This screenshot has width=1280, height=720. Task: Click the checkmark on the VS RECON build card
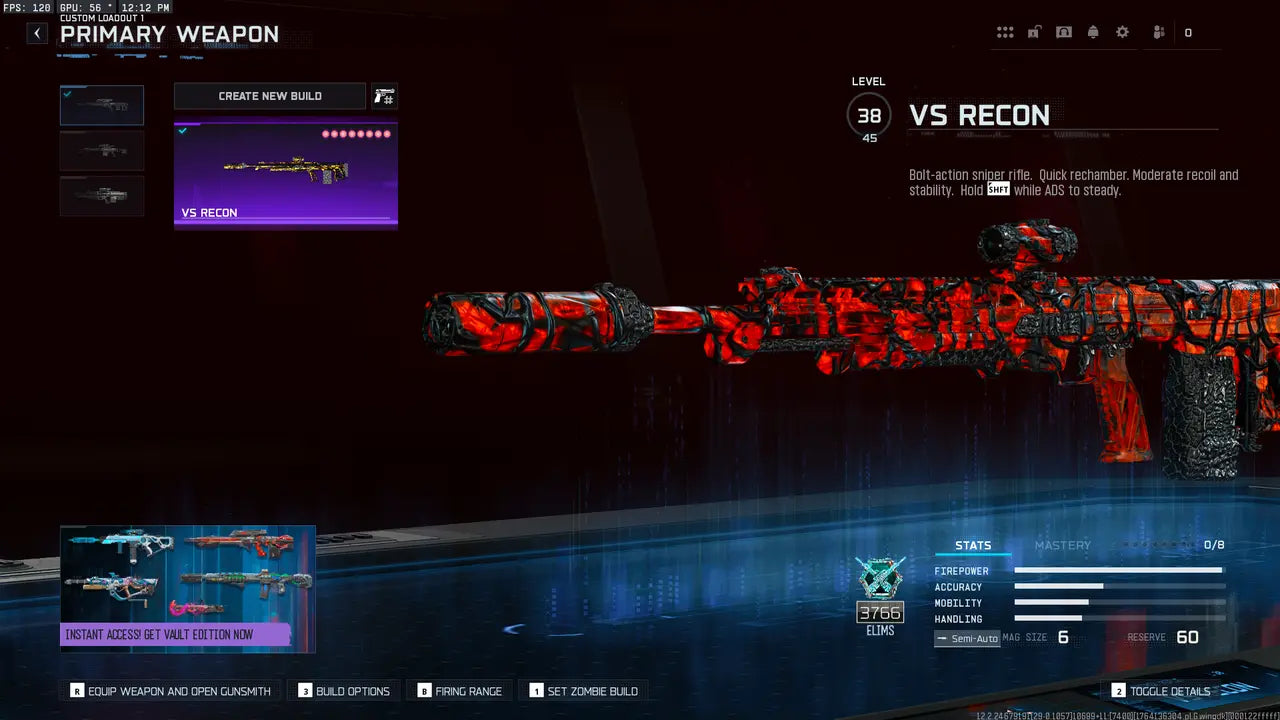(183, 130)
